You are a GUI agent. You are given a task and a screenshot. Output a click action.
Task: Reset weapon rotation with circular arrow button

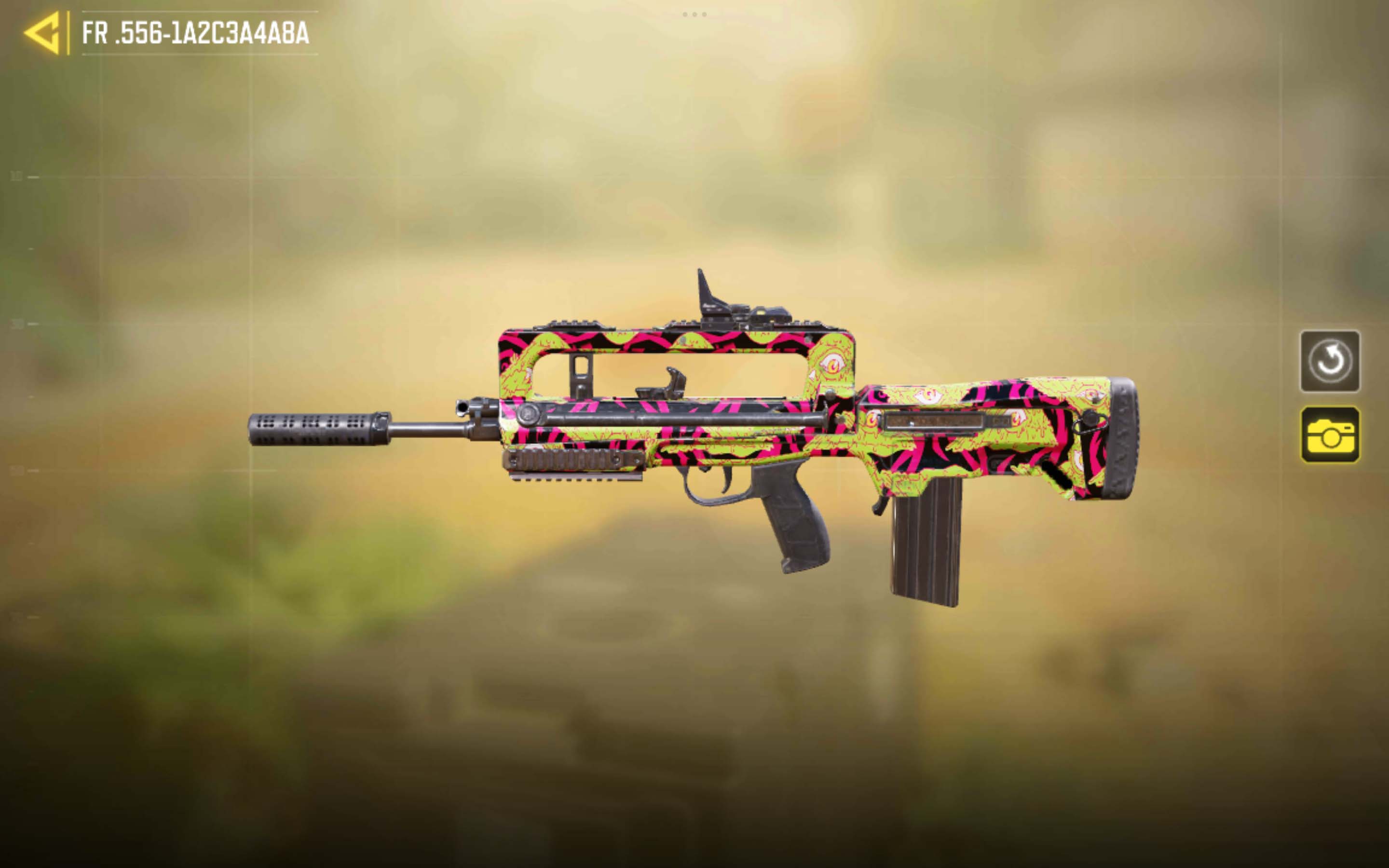[x=1329, y=361]
